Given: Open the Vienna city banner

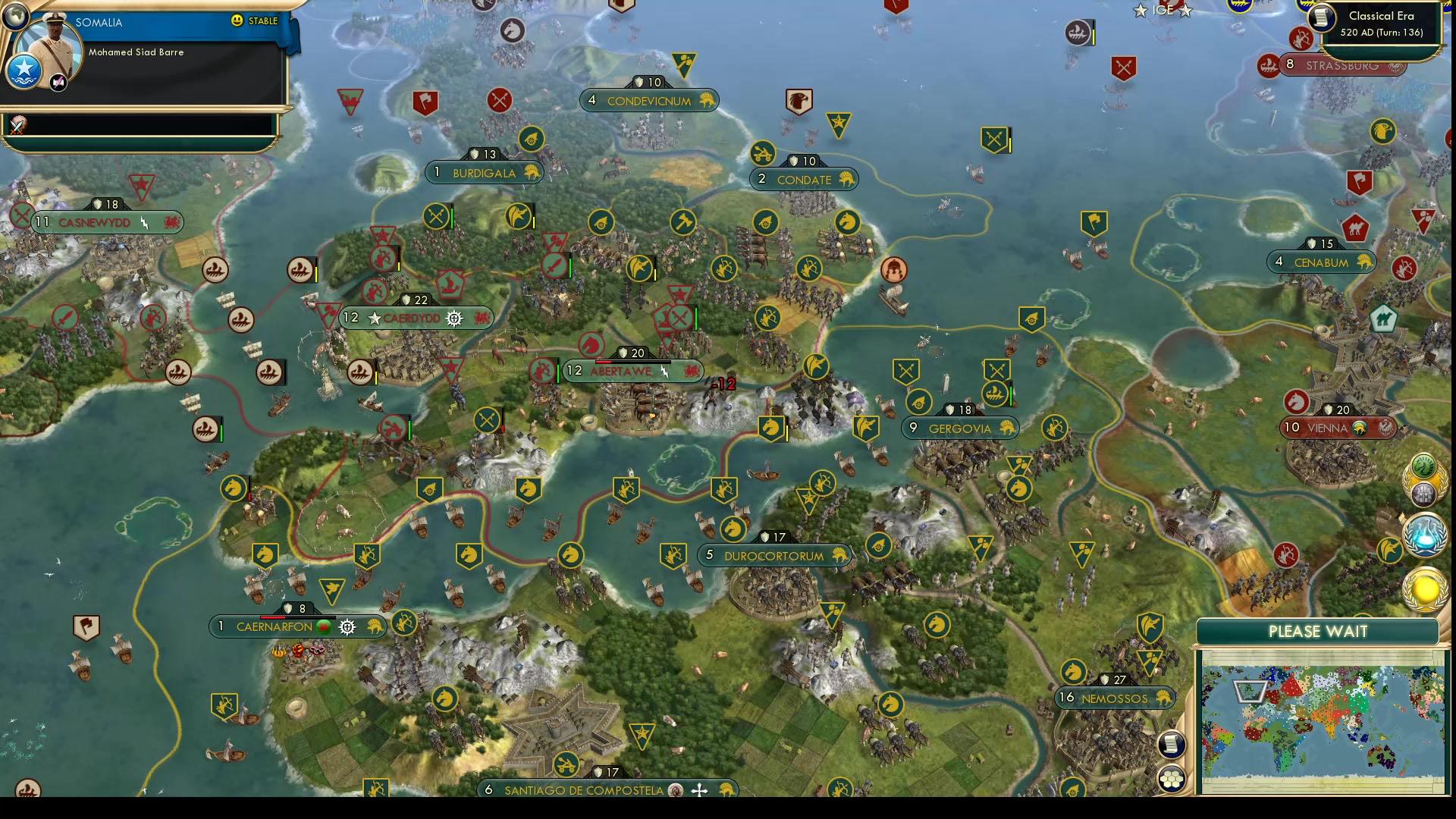Looking at the screenshot, I should pos(1338,428).
